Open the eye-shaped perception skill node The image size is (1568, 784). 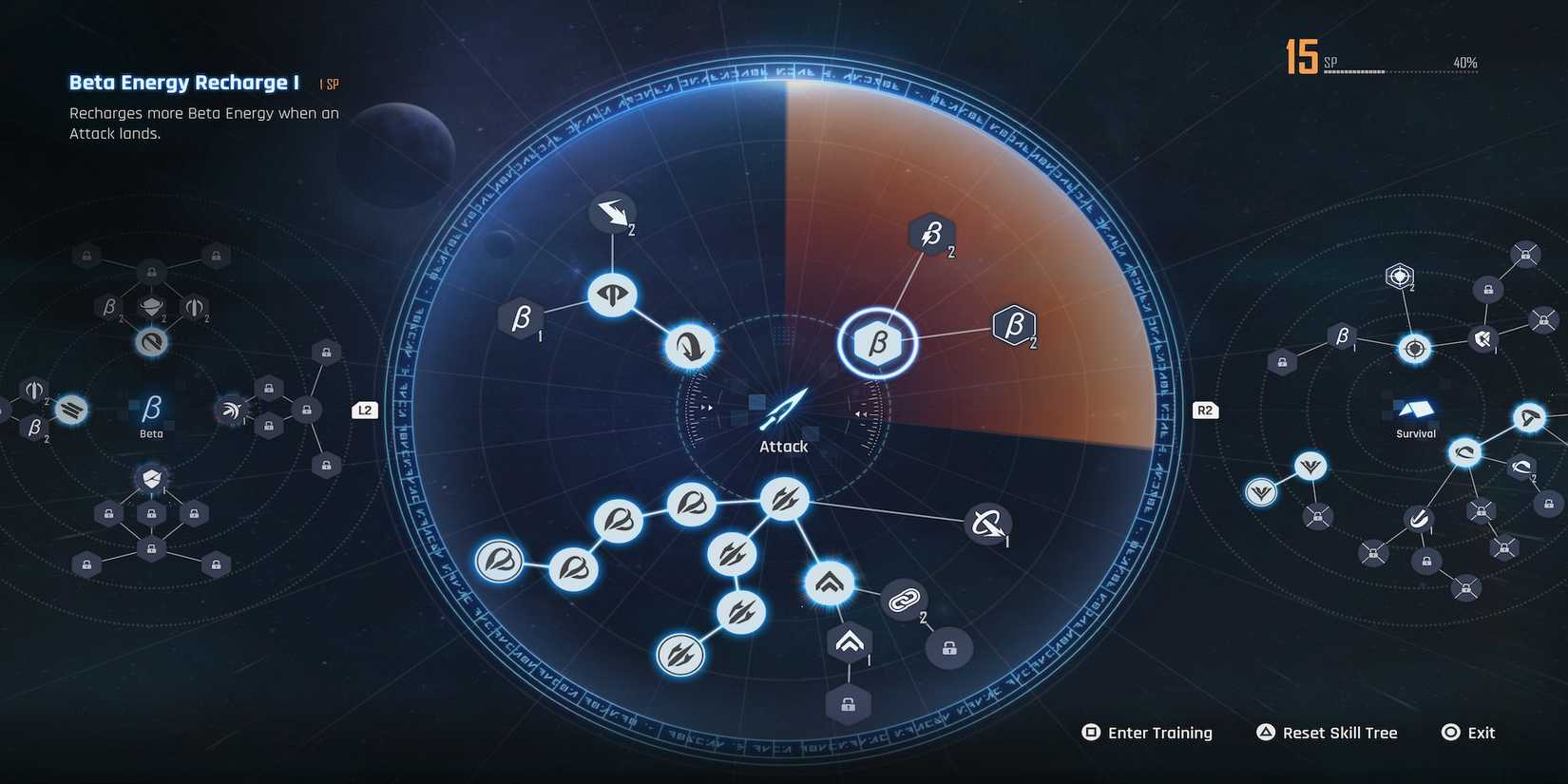612,296
